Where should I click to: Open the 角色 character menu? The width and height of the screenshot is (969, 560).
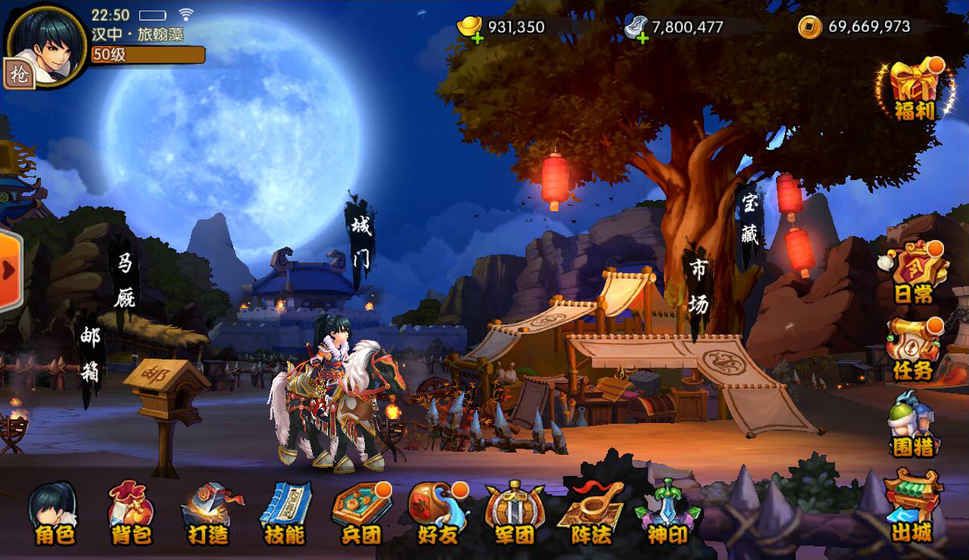[54, 513]
